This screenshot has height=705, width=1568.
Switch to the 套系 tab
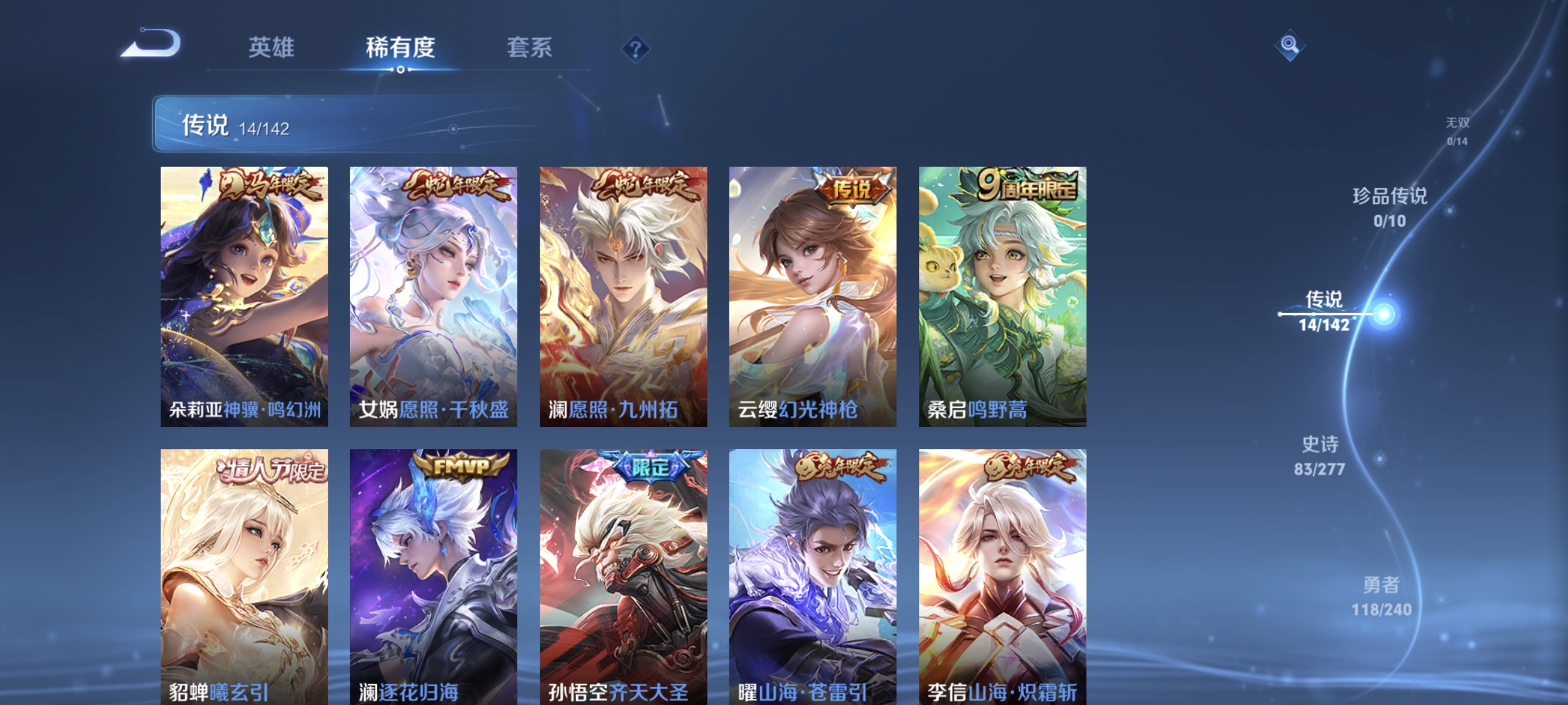click(x=529, y=49)
